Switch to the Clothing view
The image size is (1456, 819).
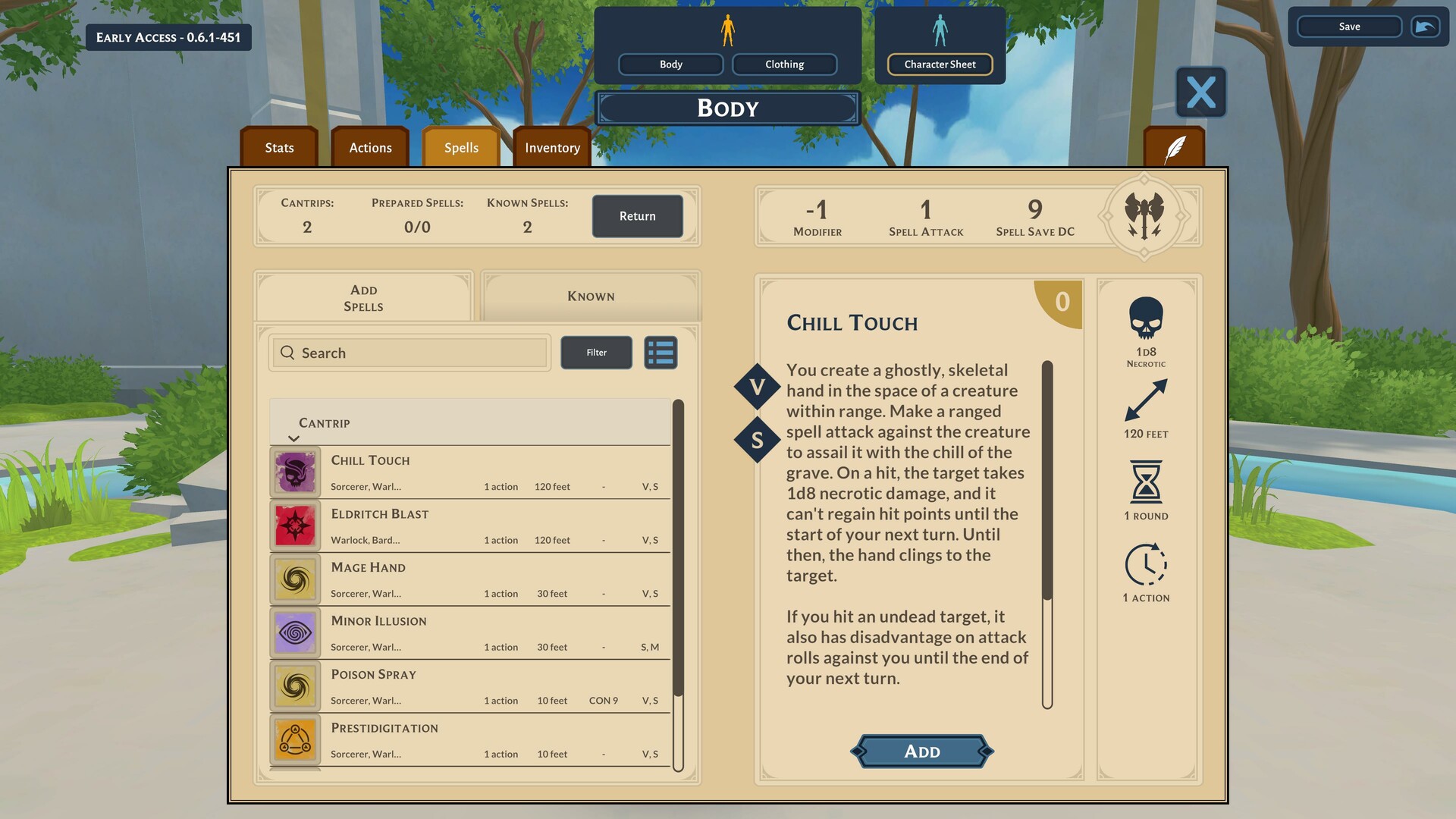click(x=784, y=64)
